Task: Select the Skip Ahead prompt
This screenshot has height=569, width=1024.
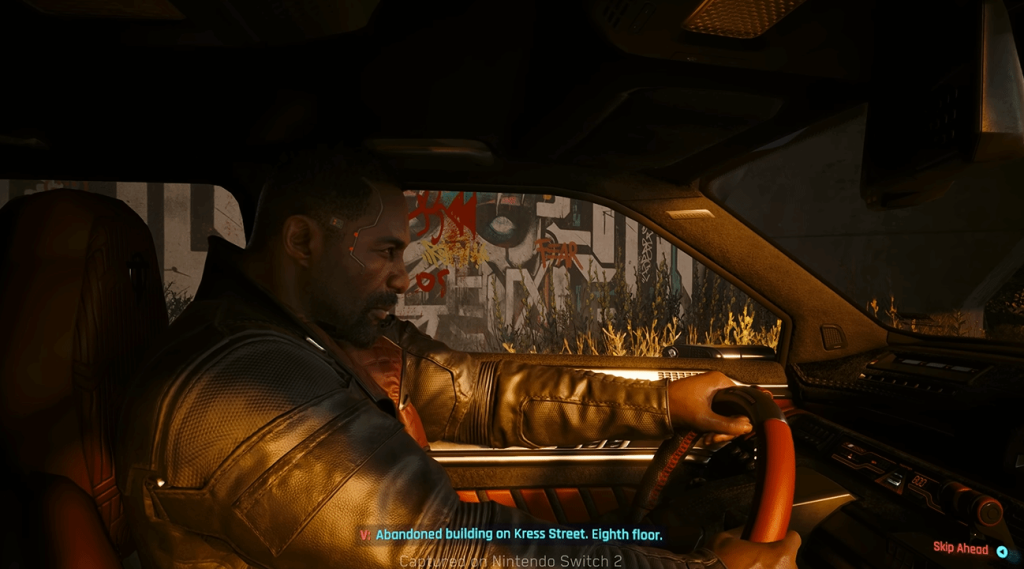Action: coord(968,548)
